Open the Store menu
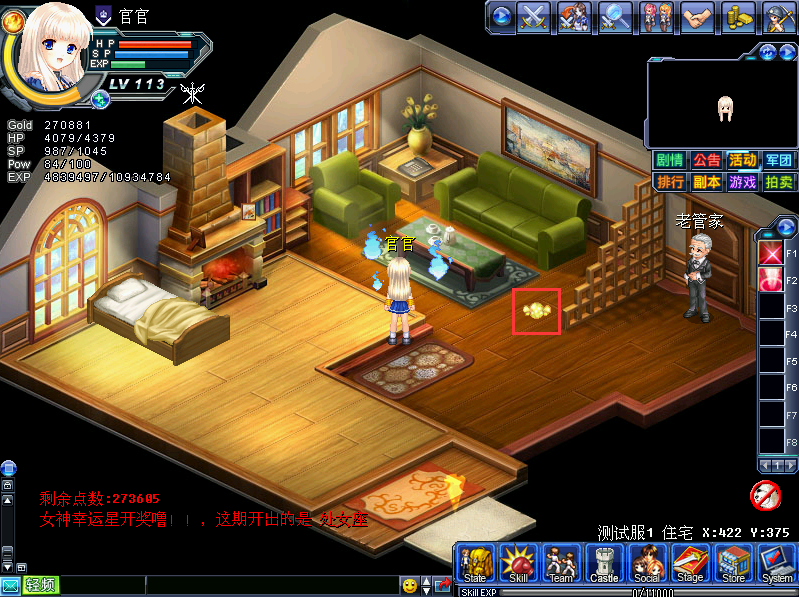 (733, 565)
